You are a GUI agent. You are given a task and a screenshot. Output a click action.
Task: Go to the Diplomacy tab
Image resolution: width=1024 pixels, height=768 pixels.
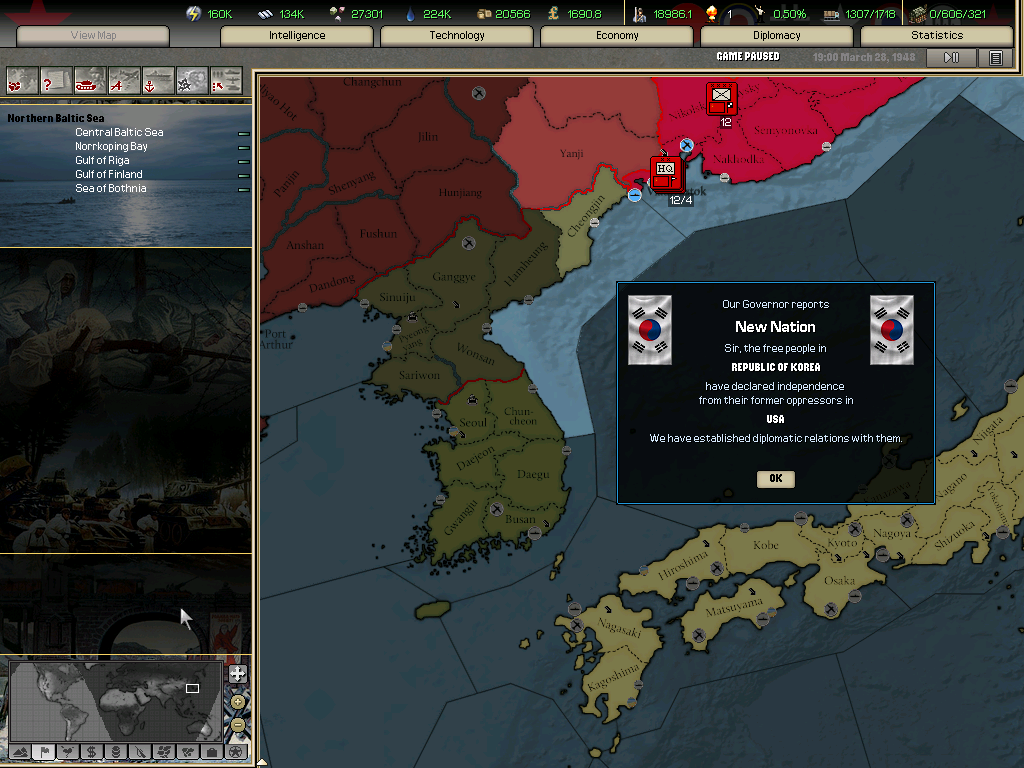coord(777,36)
